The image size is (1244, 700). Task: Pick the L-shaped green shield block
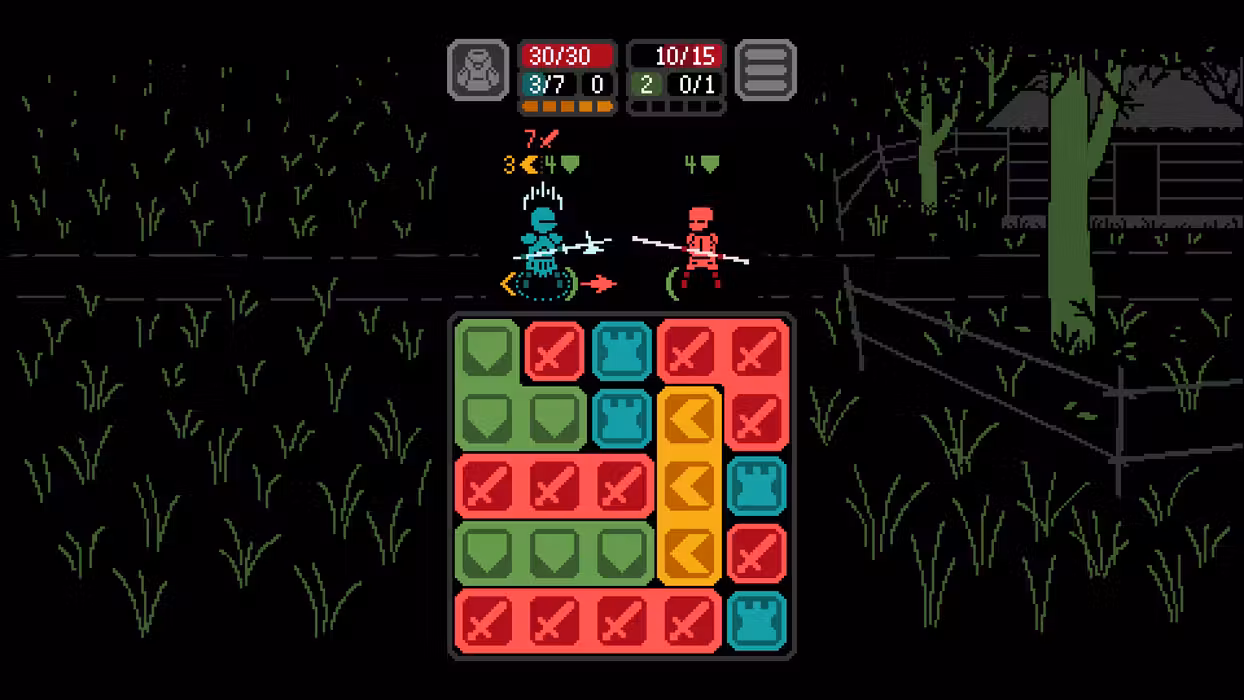(488, 417)
